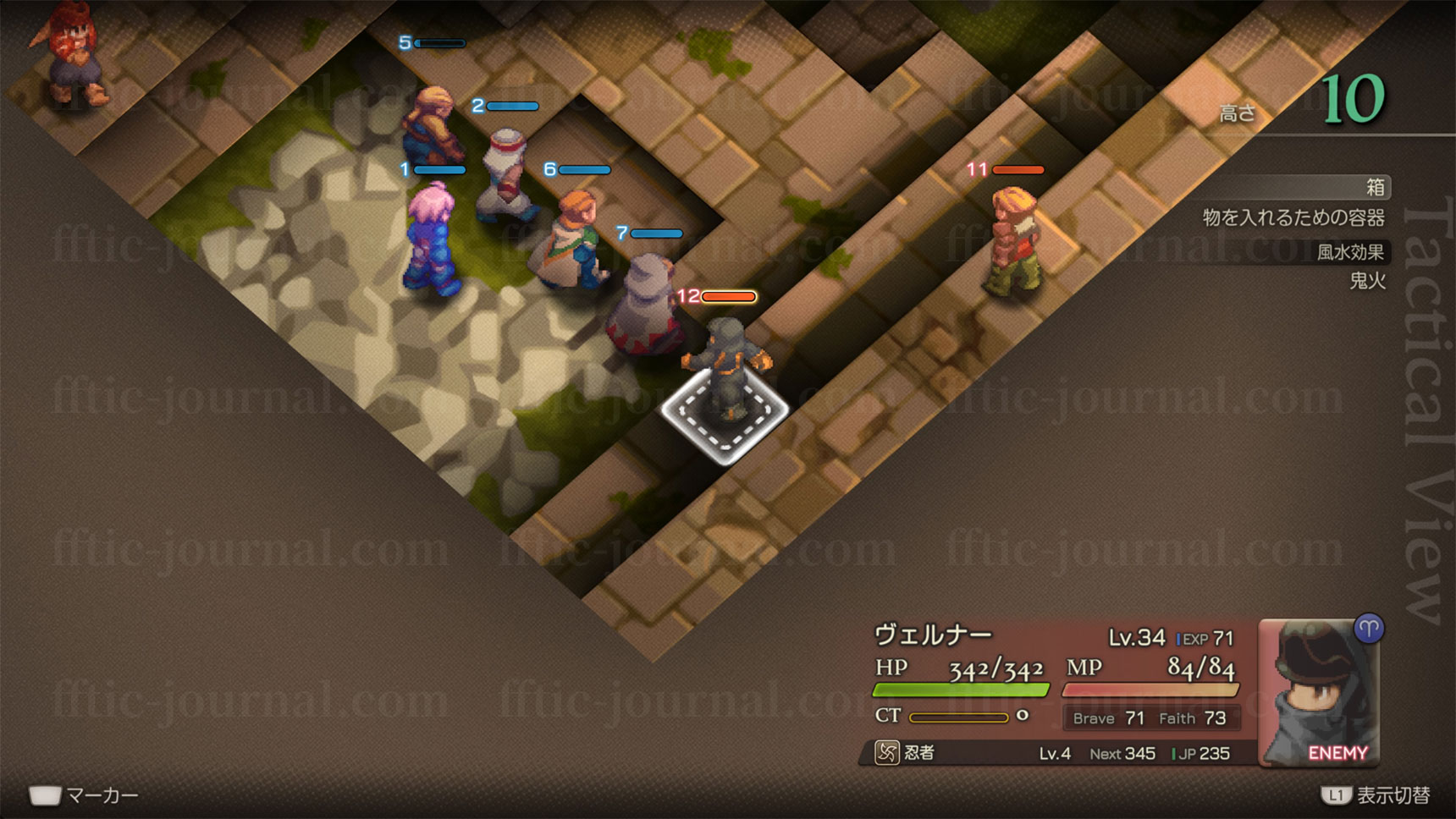
Task: Click the Aries zodiac sign icon
Action: (x=1369, y=629)
